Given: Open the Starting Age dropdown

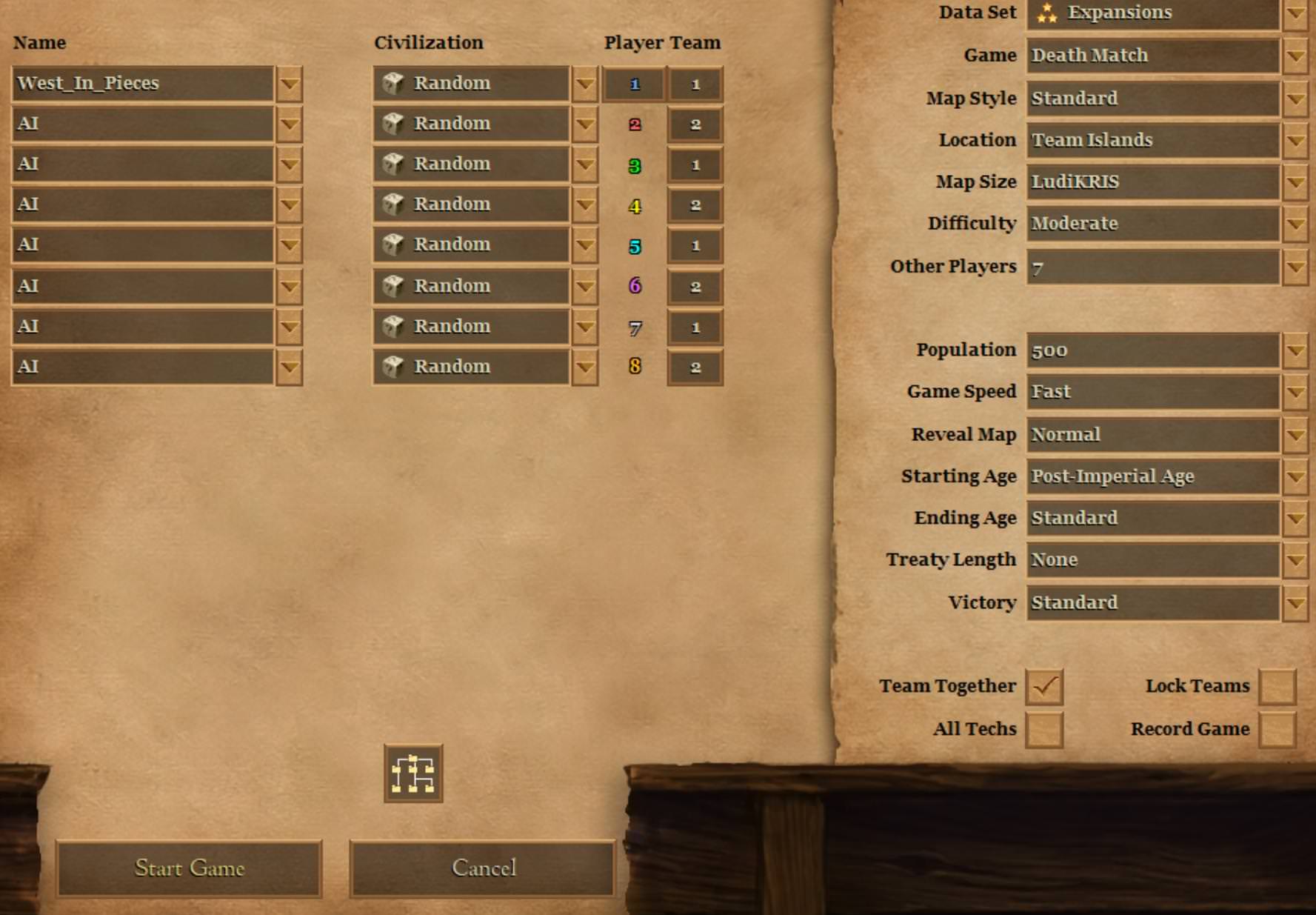Looking at the screenshot, I should point(1295,476).
